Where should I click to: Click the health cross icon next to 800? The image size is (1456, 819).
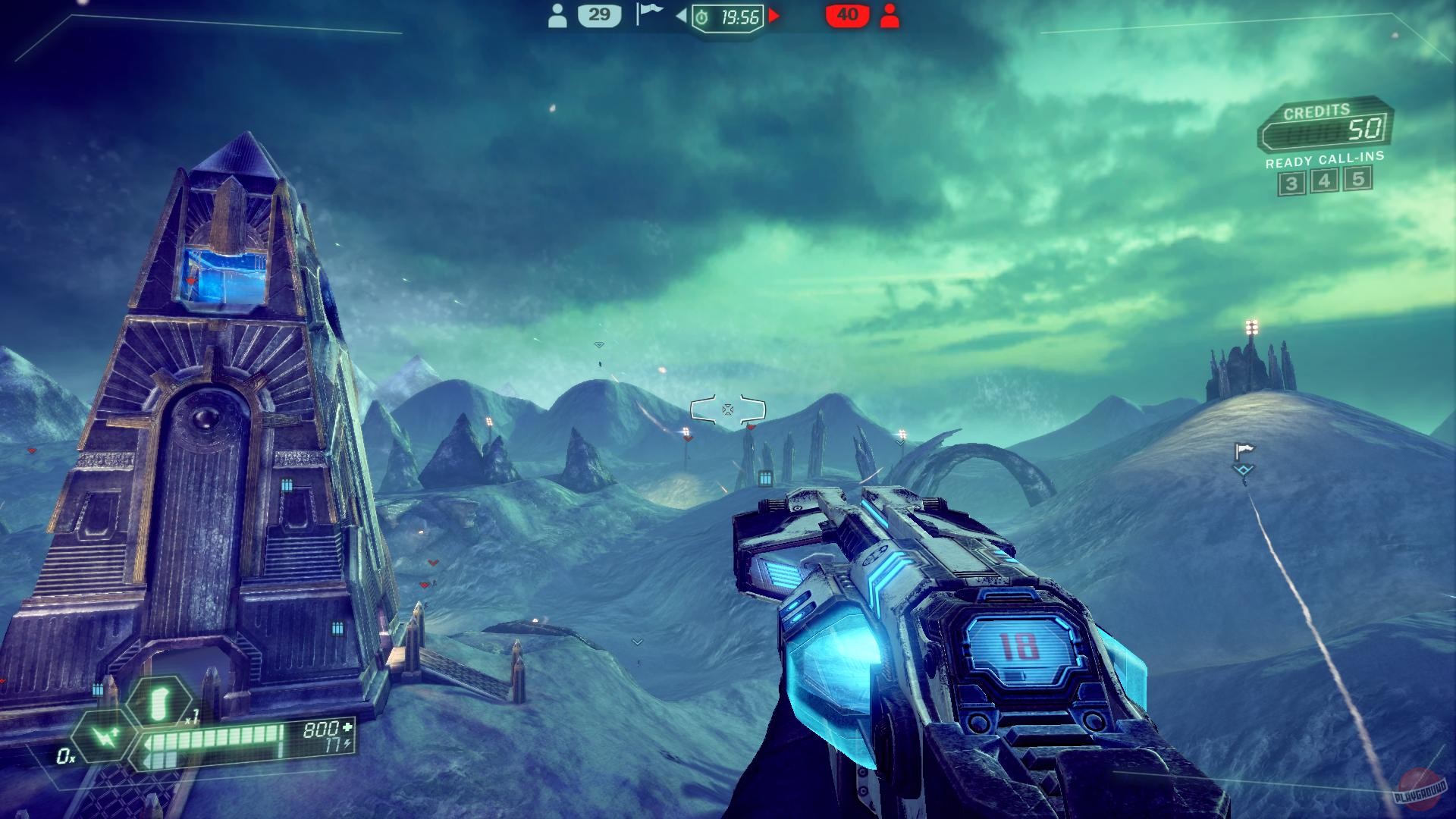tap(346, 728)
